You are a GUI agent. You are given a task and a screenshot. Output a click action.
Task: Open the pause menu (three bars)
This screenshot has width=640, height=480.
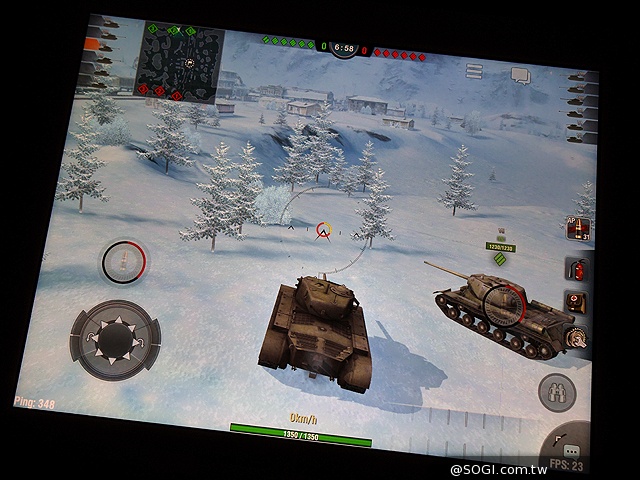[x=474, y=71]
